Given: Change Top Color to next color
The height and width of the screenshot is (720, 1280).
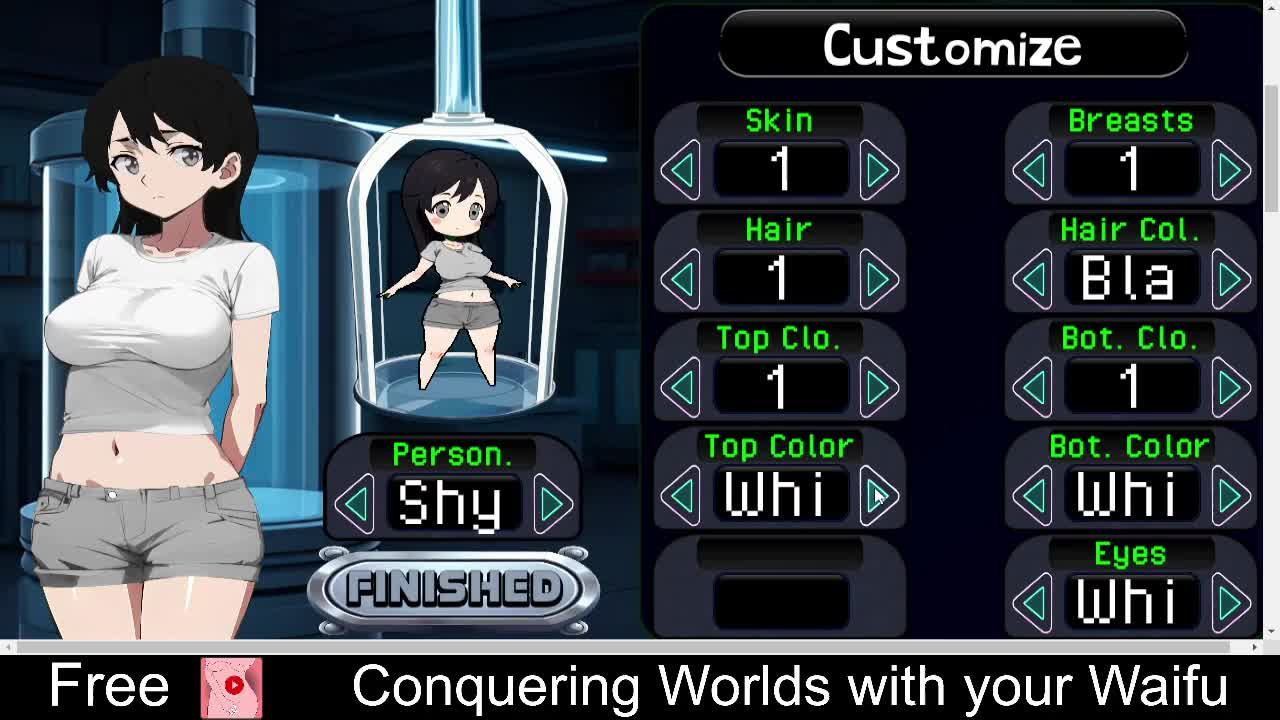Looking at the screenshot, I should pos(878,495).
